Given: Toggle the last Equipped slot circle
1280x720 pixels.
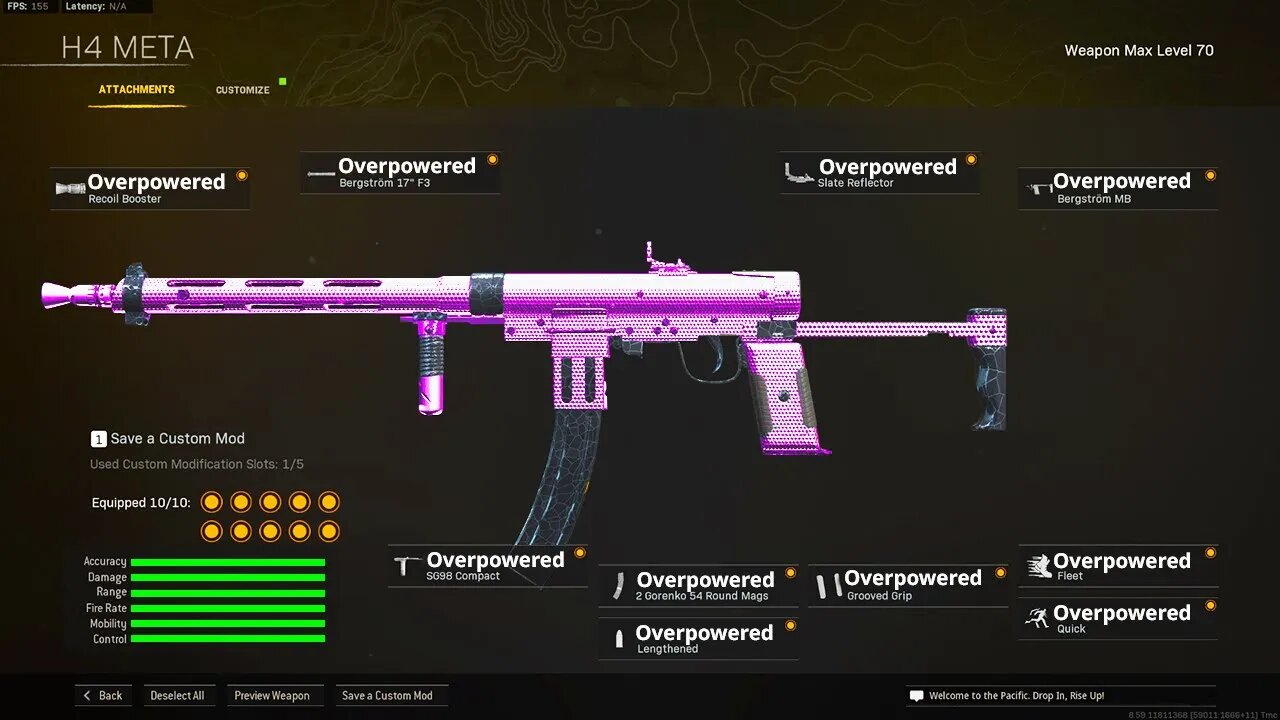Looking at the screenshot, I should tap(328, 531).
